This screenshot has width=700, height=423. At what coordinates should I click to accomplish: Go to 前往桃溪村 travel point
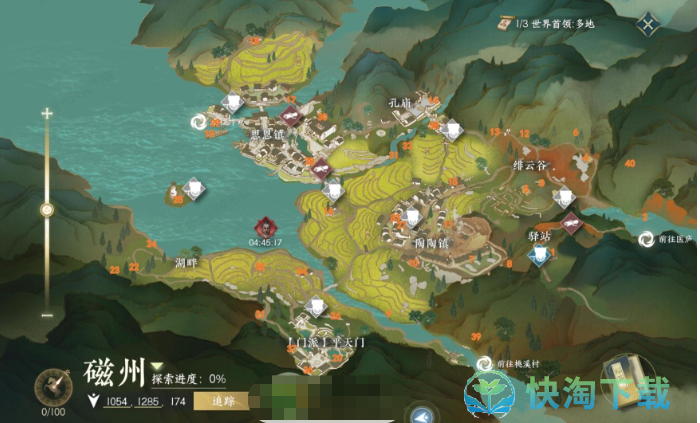point(485,366)
